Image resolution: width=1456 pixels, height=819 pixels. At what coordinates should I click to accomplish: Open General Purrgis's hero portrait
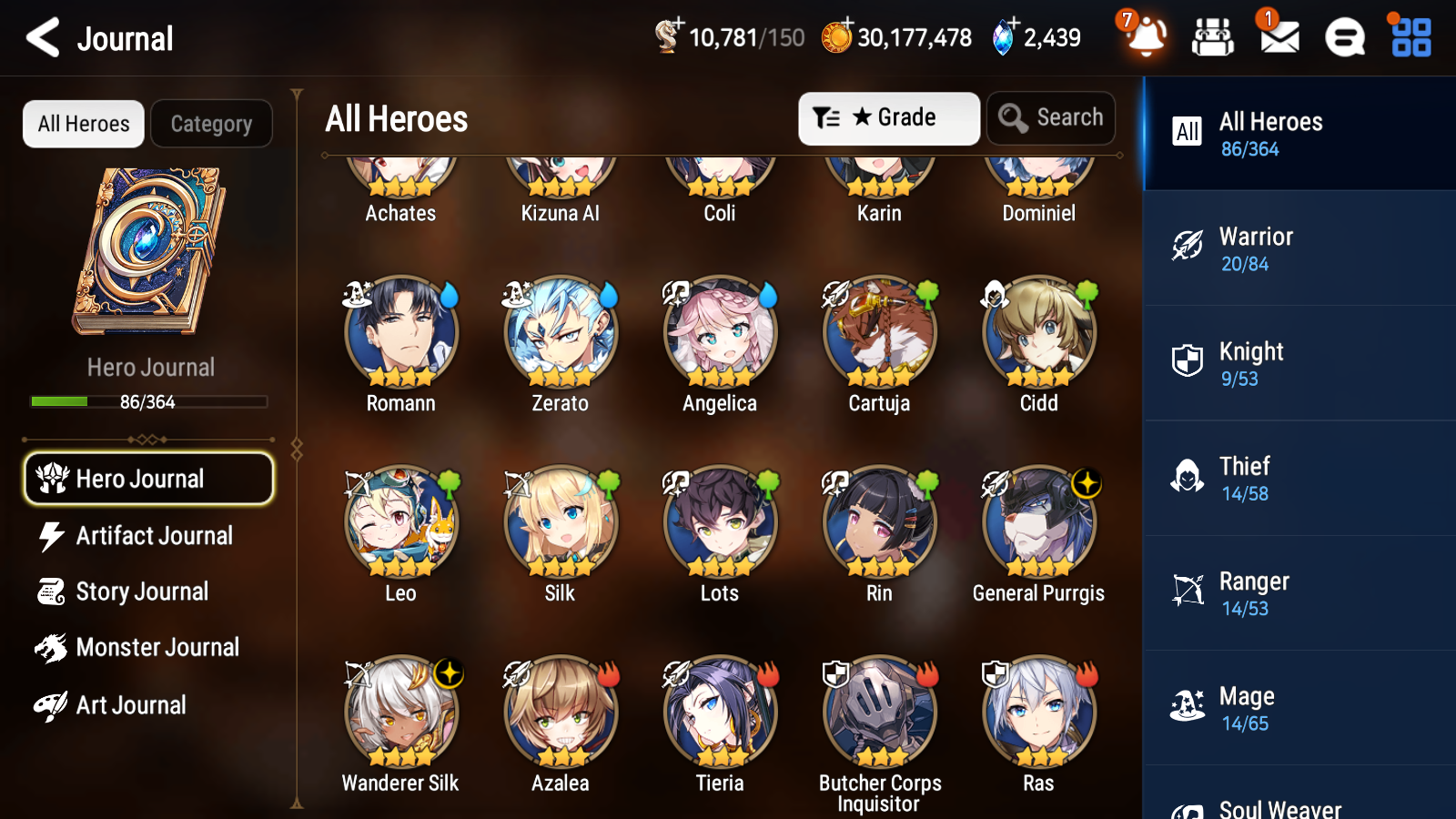(1038, 522)
